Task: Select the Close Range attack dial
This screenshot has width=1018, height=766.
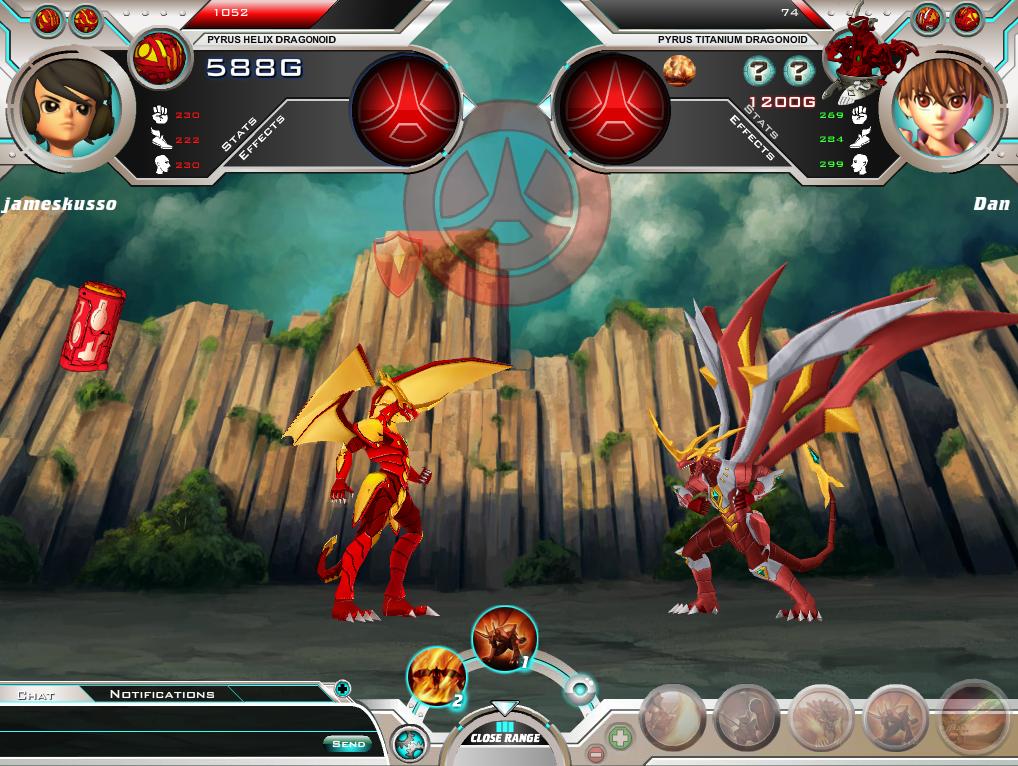Action: 505,737
